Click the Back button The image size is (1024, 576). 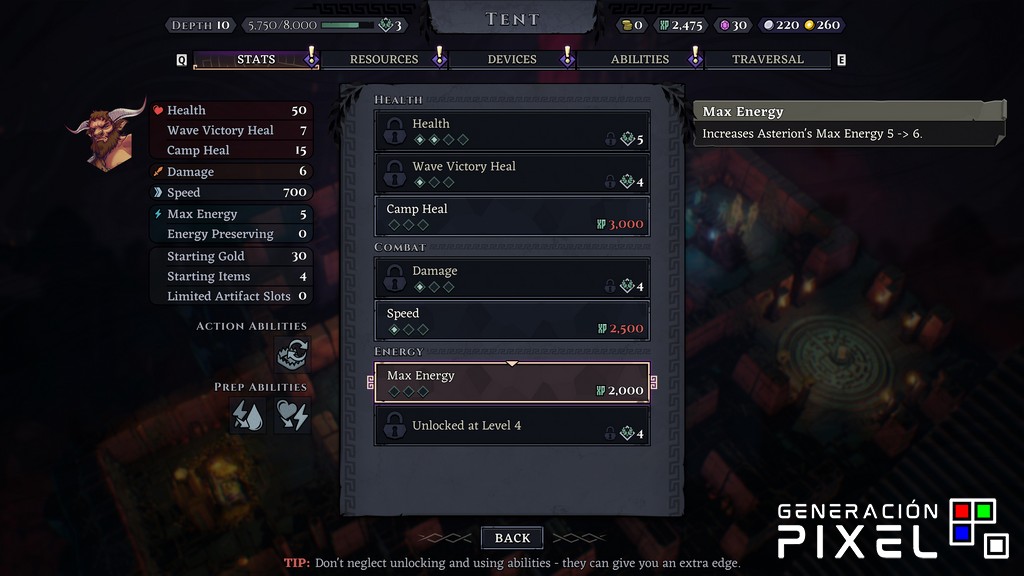tap(512, 538)
